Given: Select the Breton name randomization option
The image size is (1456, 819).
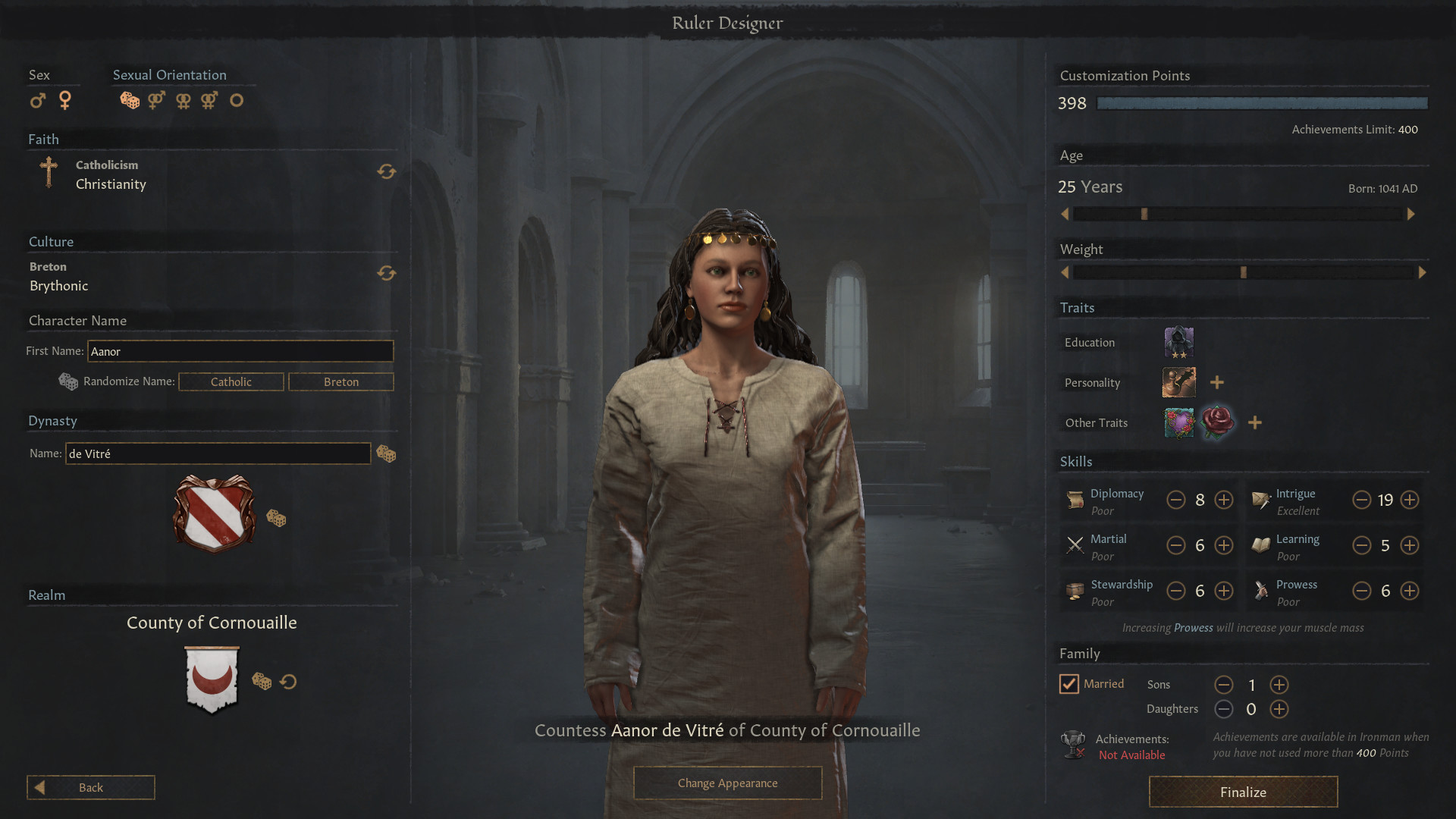Looking at the screenshot, I should (x=340, y=381).
